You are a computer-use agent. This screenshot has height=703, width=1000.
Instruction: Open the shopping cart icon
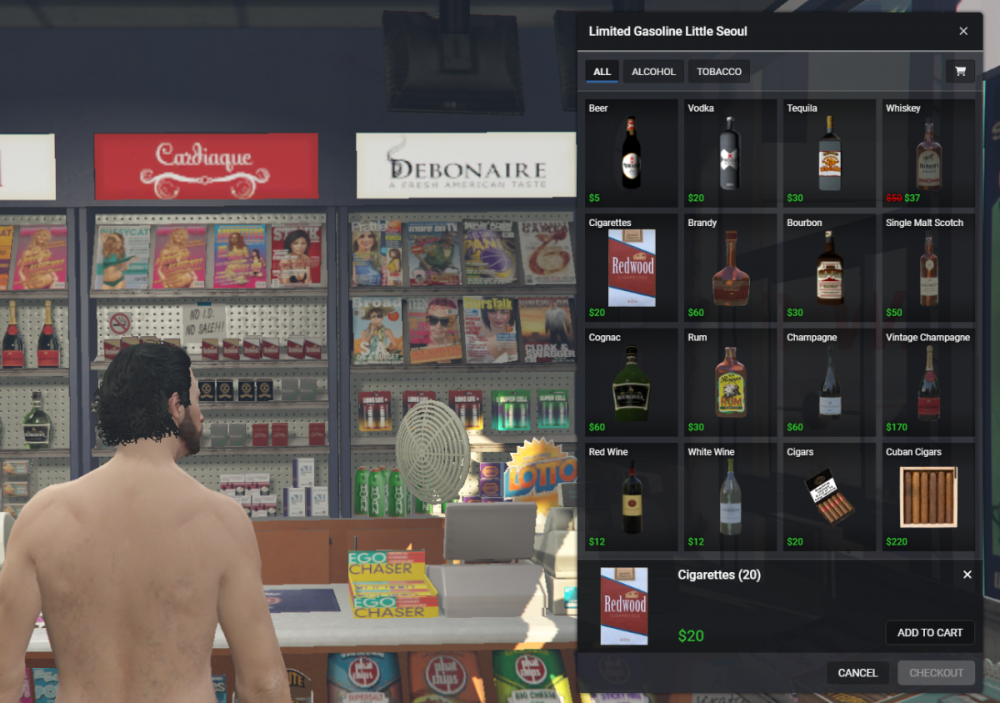pos(960,72)
